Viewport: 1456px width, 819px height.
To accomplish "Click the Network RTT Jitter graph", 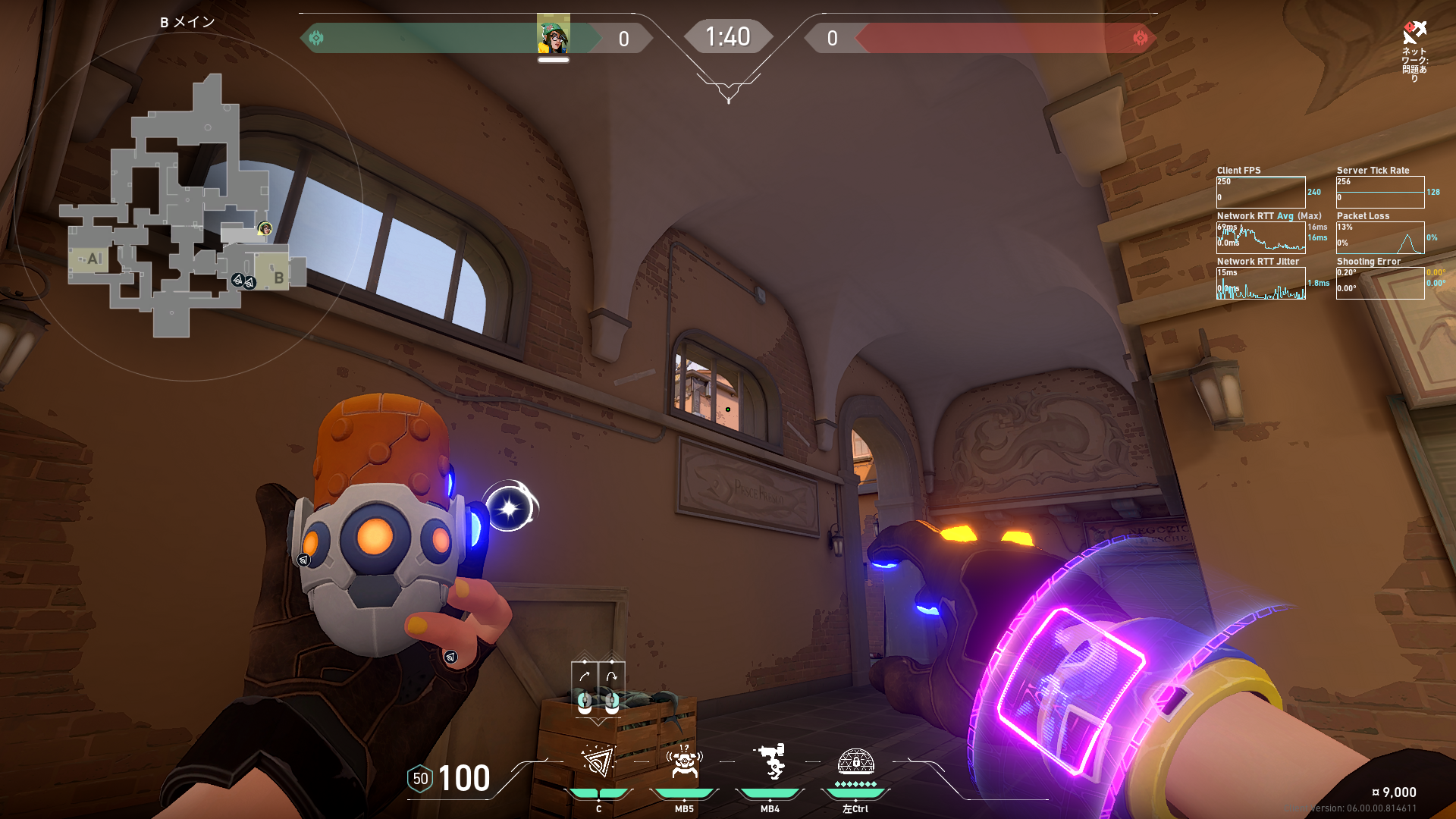I will point(1260,283).
